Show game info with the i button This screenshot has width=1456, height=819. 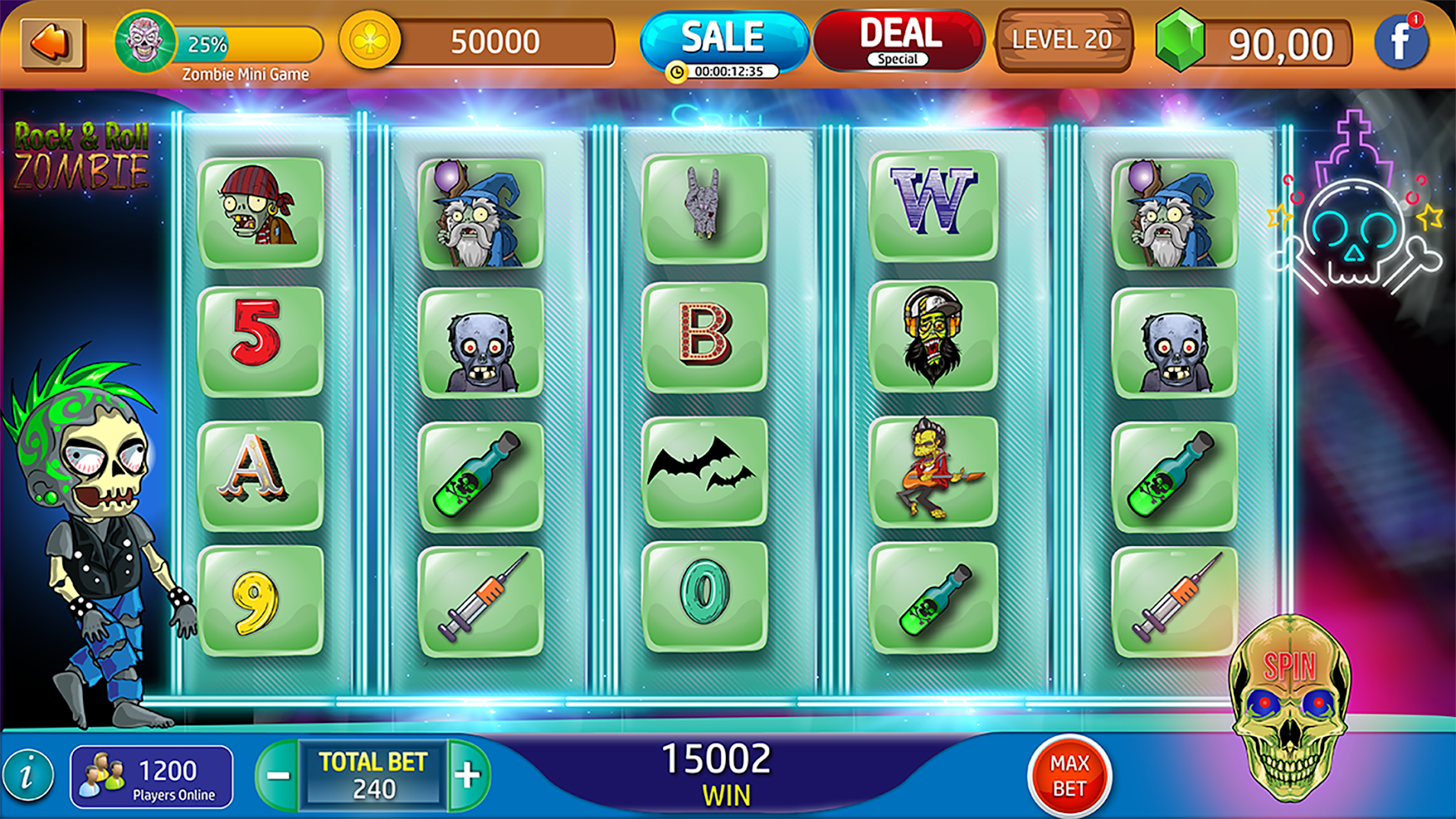(x=28, y=776)
